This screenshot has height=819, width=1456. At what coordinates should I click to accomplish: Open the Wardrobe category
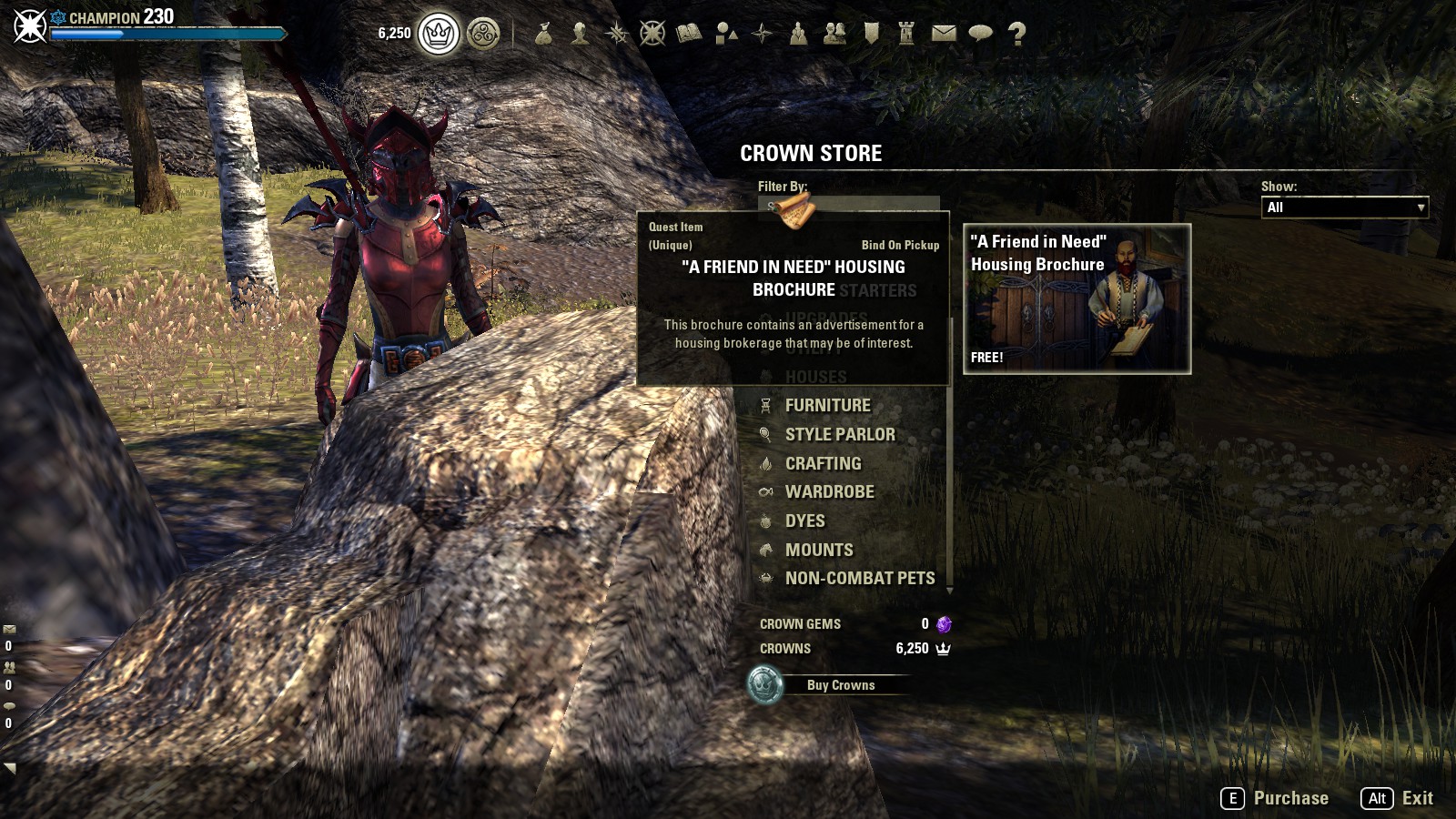829,492
